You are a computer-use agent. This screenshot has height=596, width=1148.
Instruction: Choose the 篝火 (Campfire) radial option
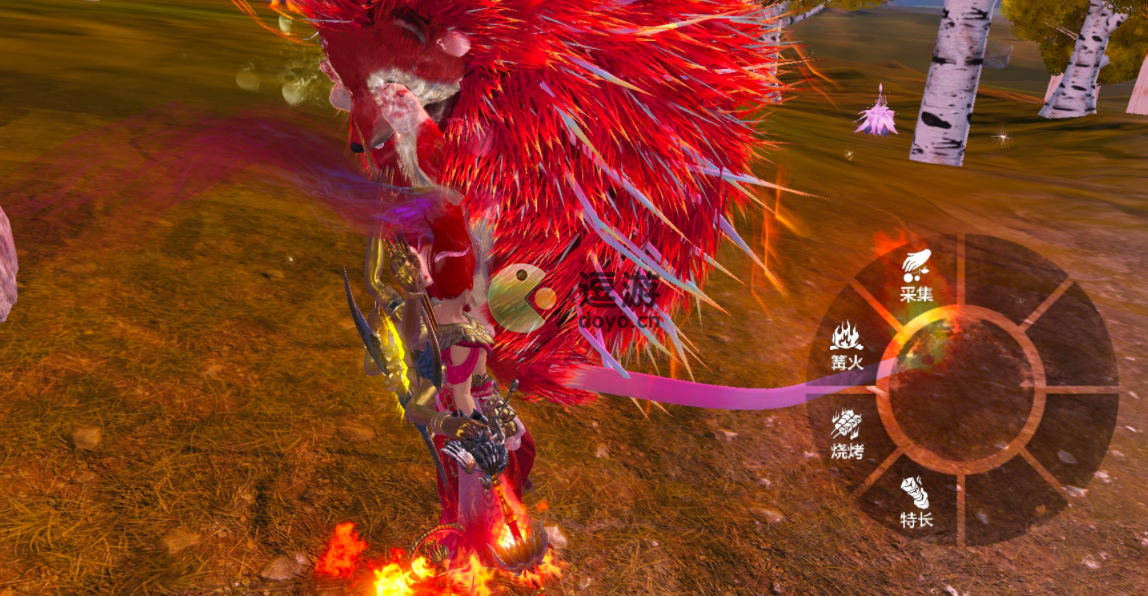pyautogui.click(x=847, y=345)
